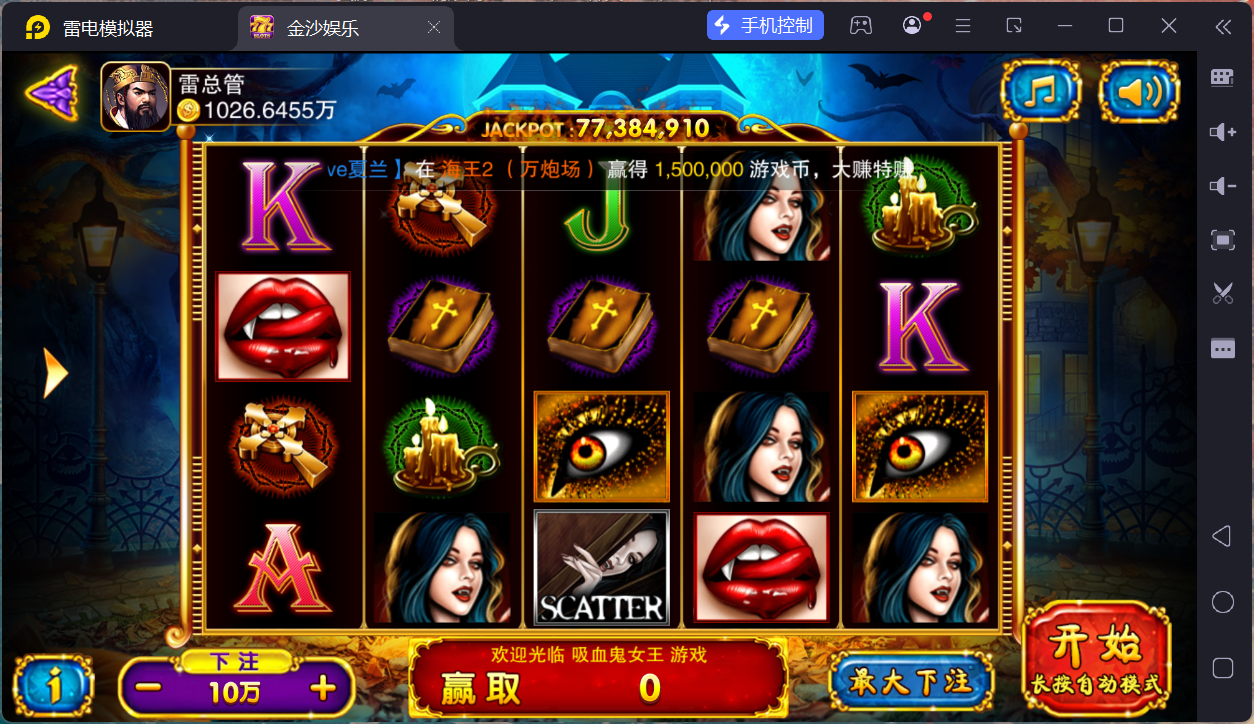Open the 手机控制 phone control button
Image resolution: width=1254 pixels, height=724 pixels.
[765, 26]
